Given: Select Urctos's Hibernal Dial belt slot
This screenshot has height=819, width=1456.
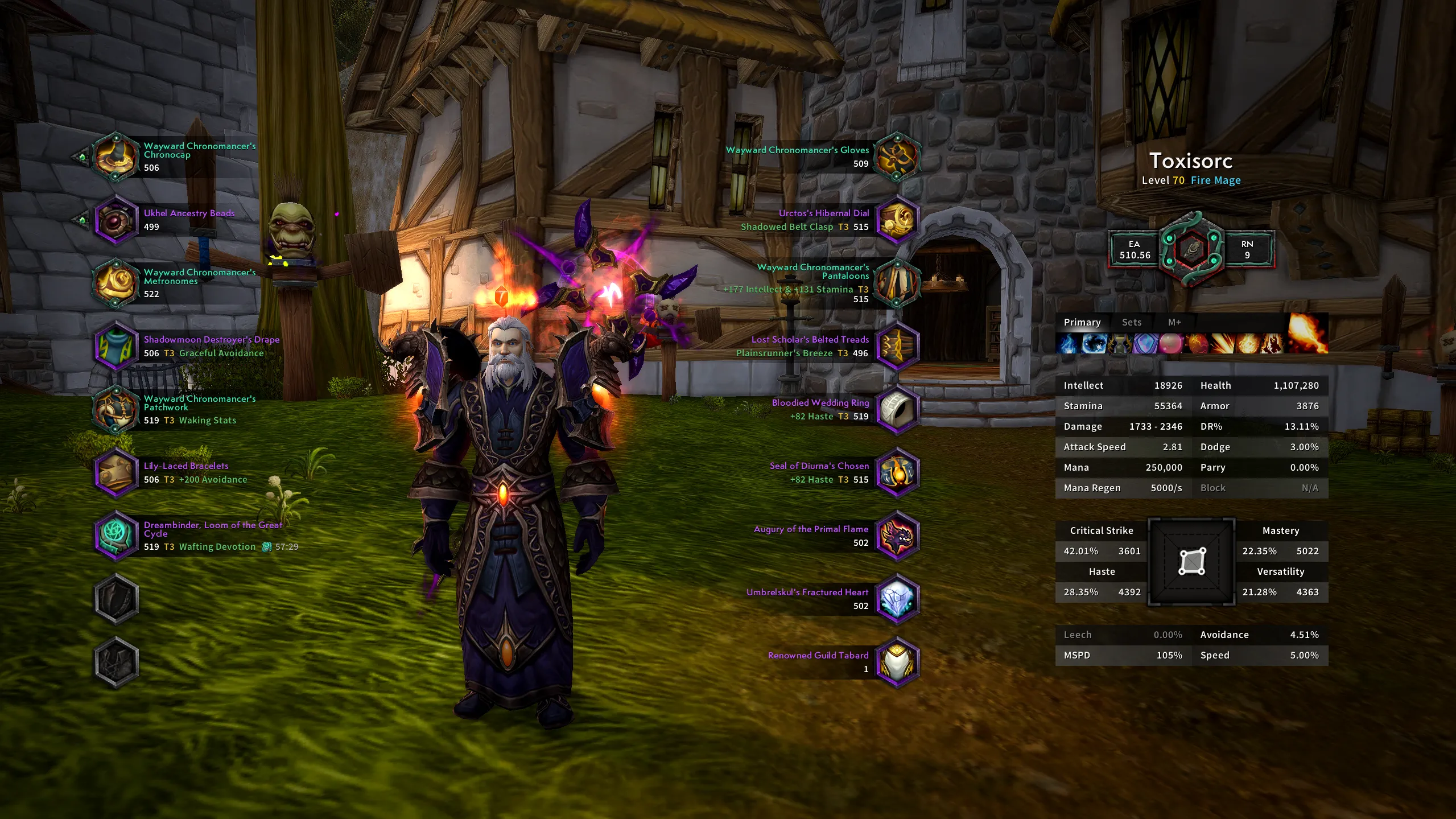Looking at the screenshot, I should pos(897,220).
